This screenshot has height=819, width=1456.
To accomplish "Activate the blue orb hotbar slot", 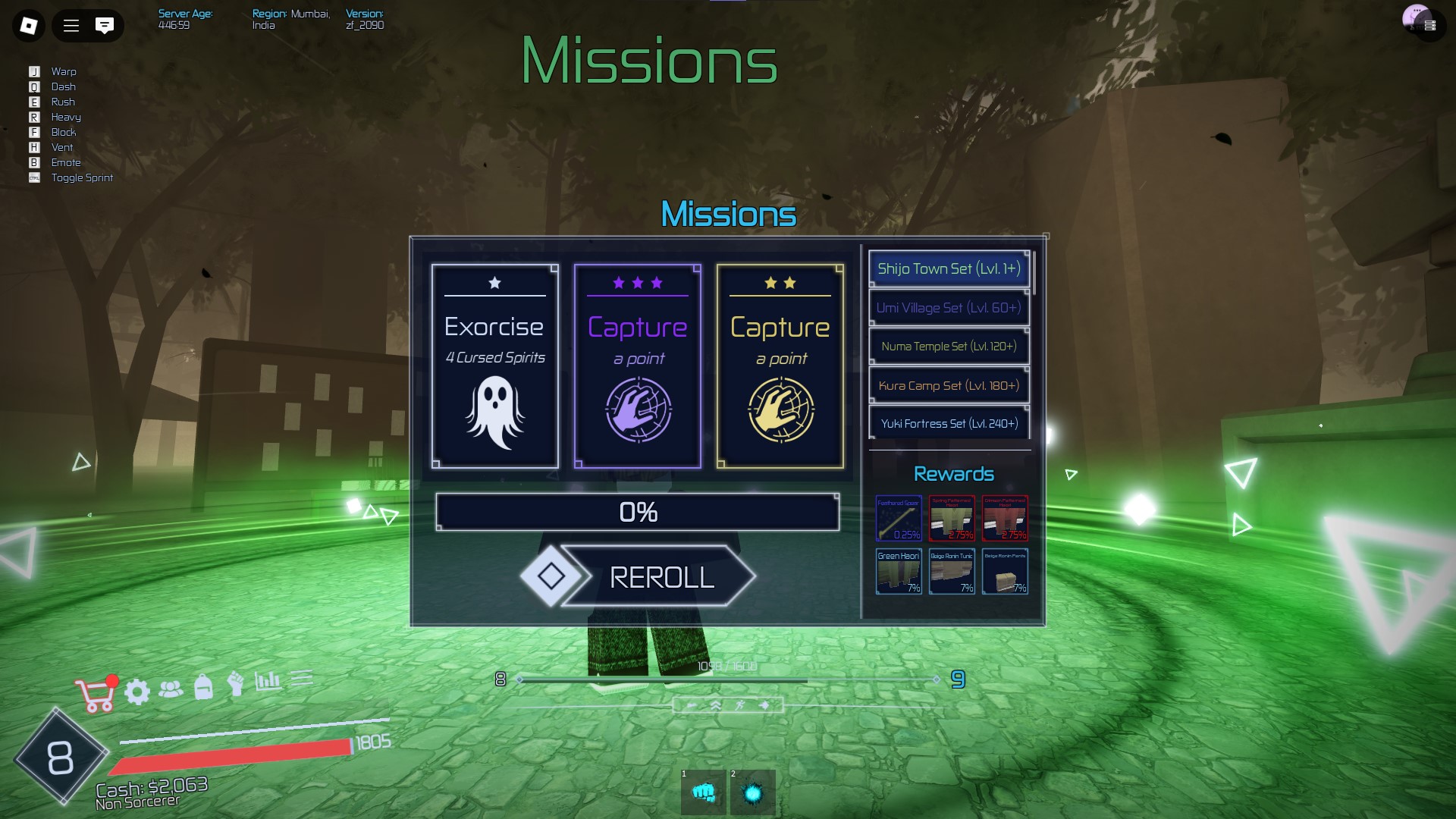I will pyautogui.click(x=752, y=793).
